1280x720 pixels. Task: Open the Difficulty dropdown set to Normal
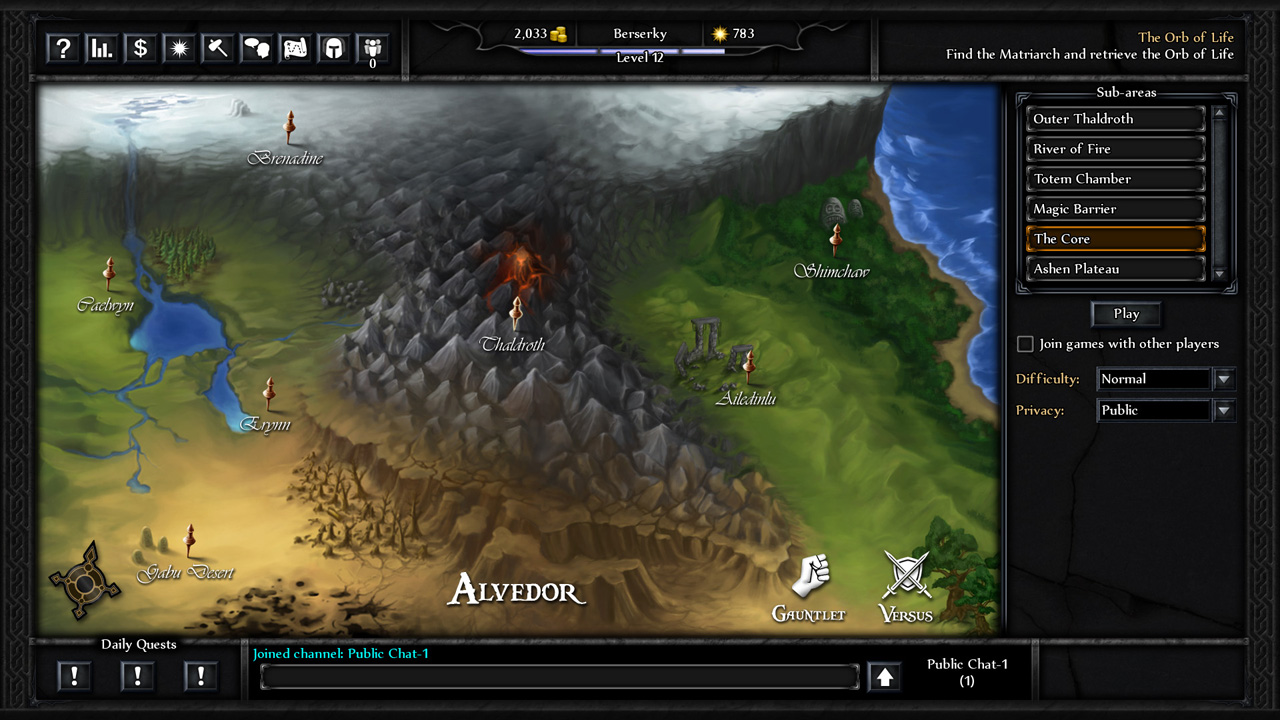coord(1224,378)
